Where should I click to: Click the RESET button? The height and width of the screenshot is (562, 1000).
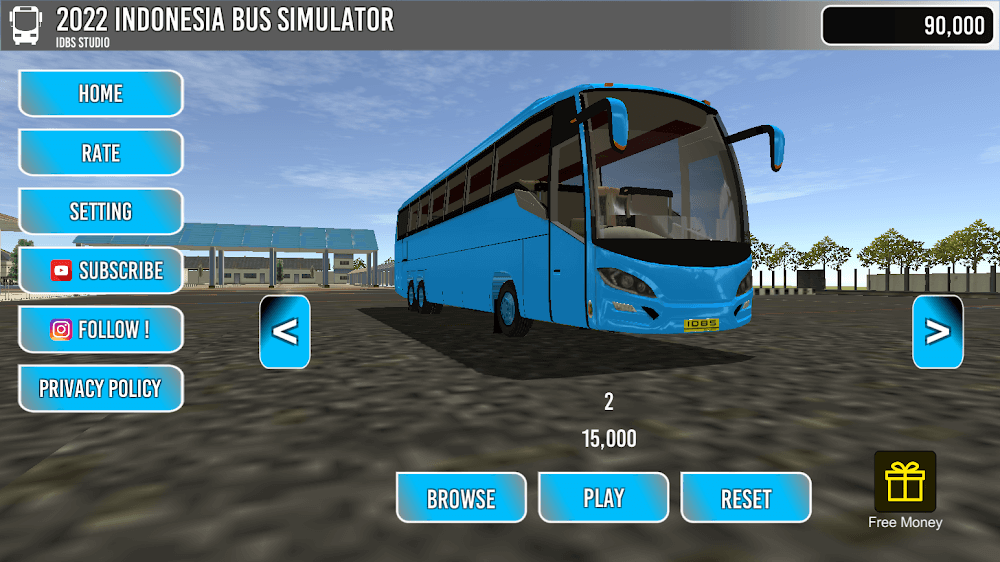tap(746, 498)
